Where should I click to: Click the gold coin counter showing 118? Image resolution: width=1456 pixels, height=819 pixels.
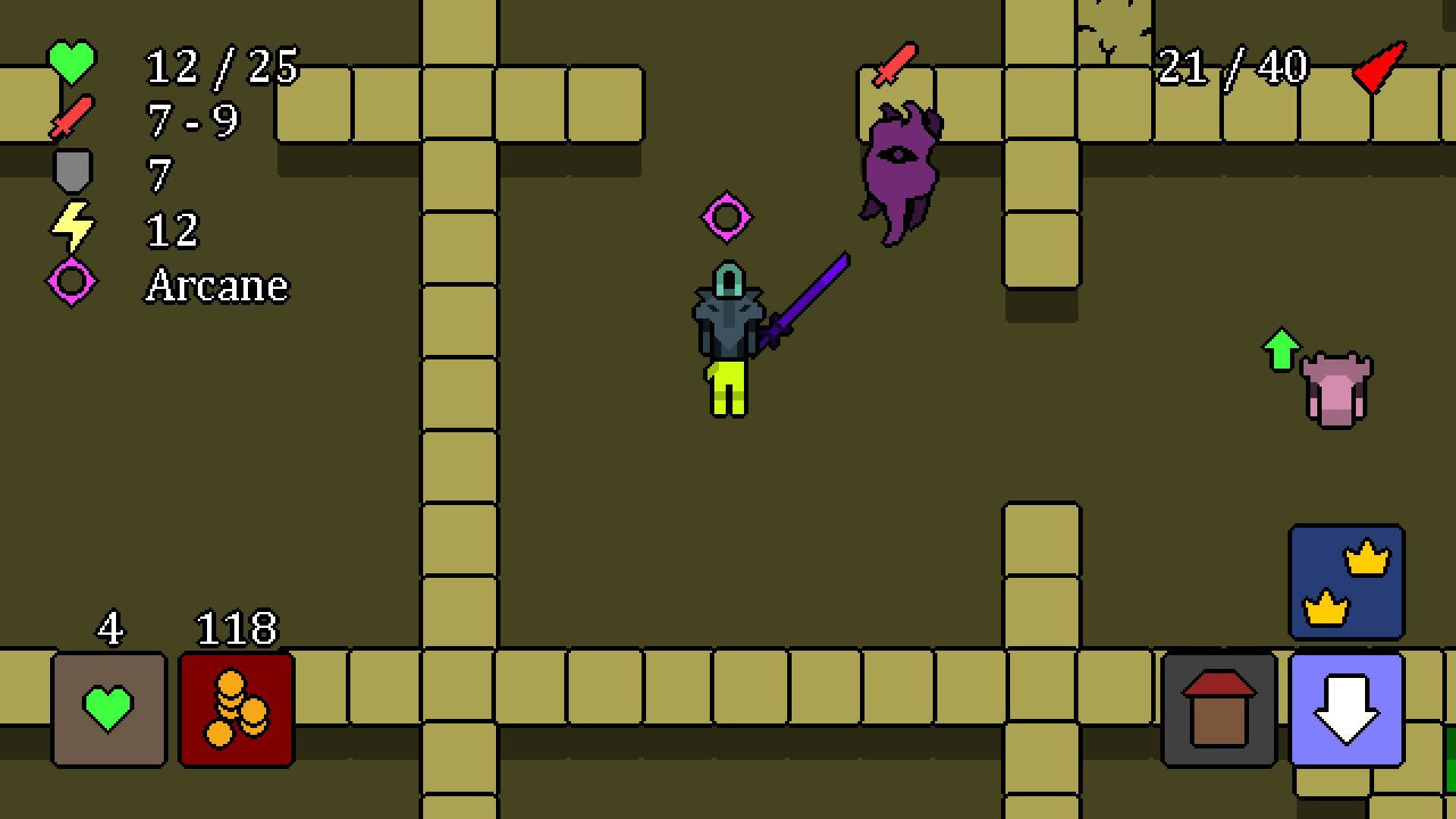pyautogui.click(x=237, y=628)
